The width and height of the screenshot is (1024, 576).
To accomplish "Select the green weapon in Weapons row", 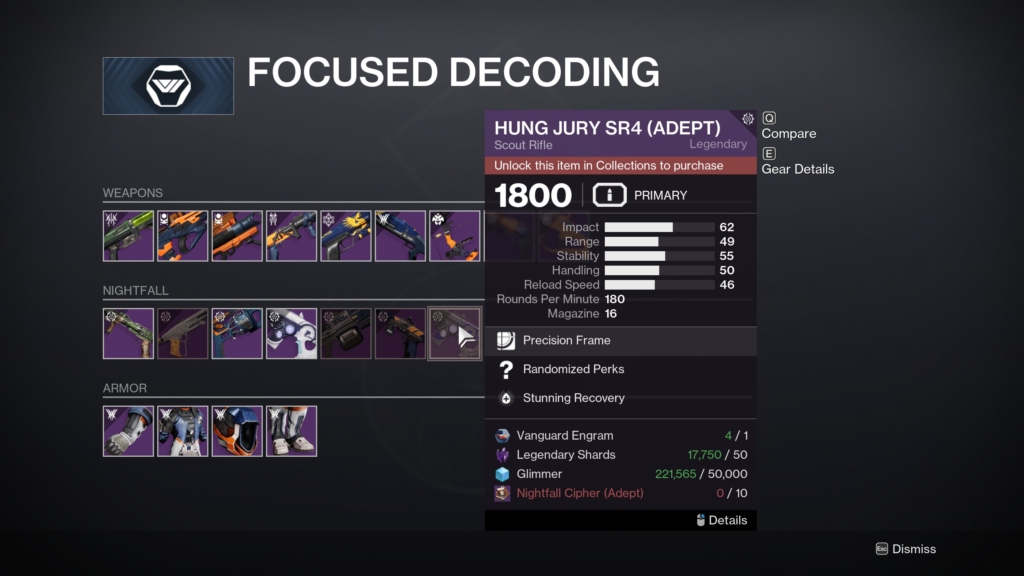I will pos(128,236).
